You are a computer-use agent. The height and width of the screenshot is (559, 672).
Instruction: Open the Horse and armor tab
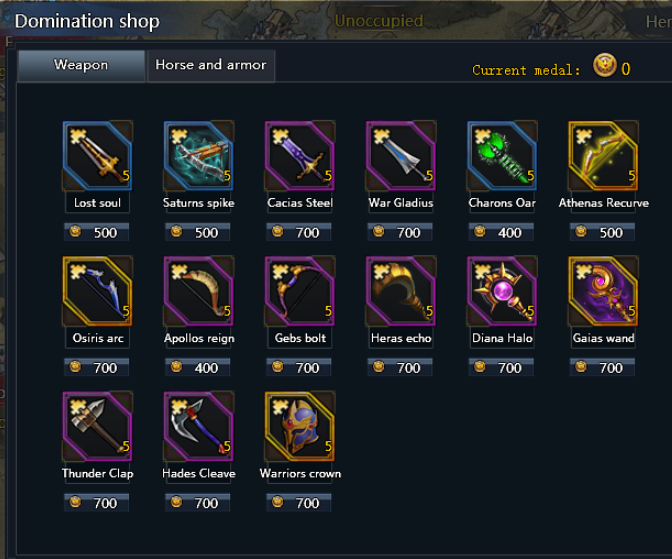[211, 66]
